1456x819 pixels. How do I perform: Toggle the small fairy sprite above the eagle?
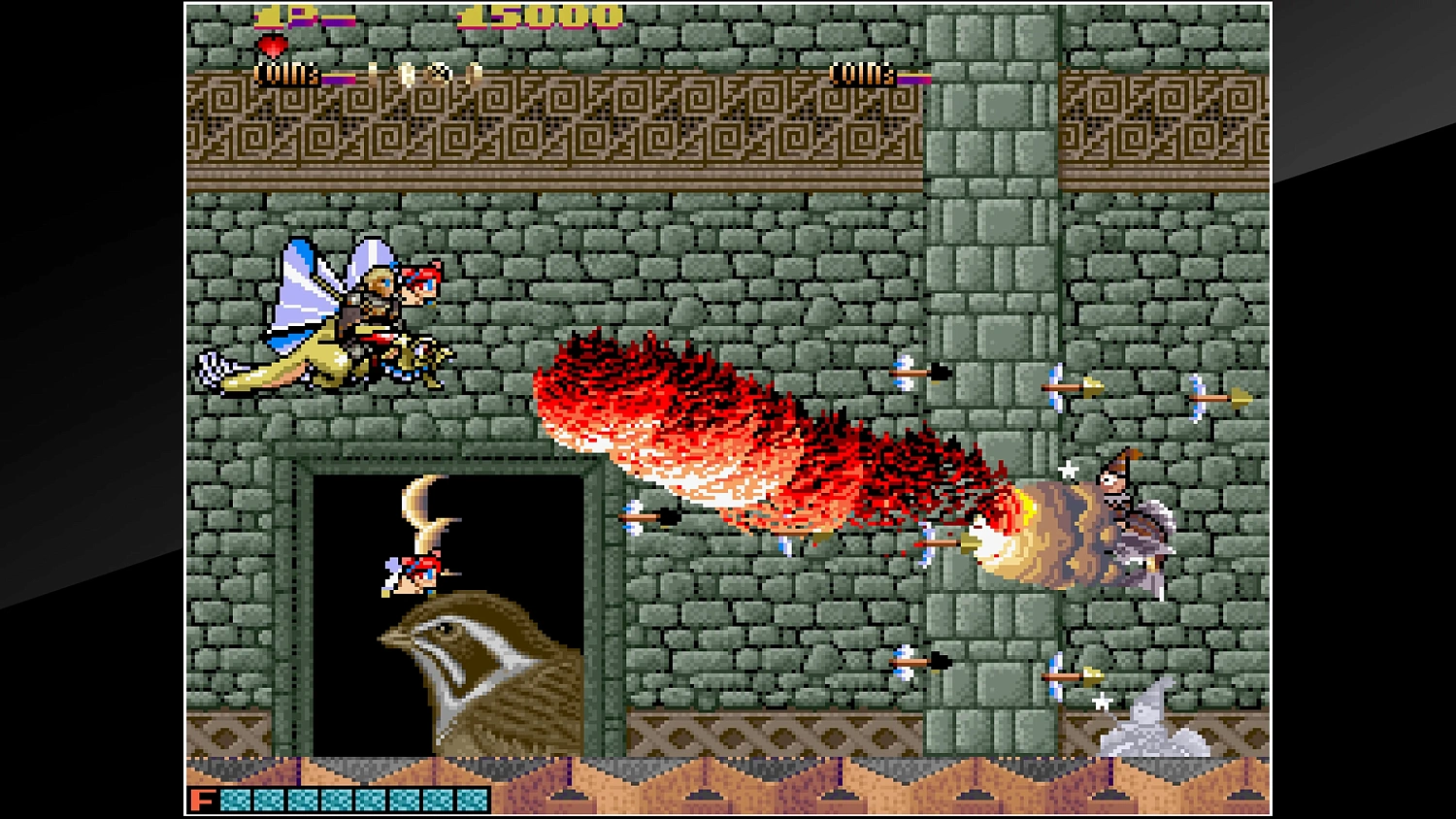coord(413,573)
